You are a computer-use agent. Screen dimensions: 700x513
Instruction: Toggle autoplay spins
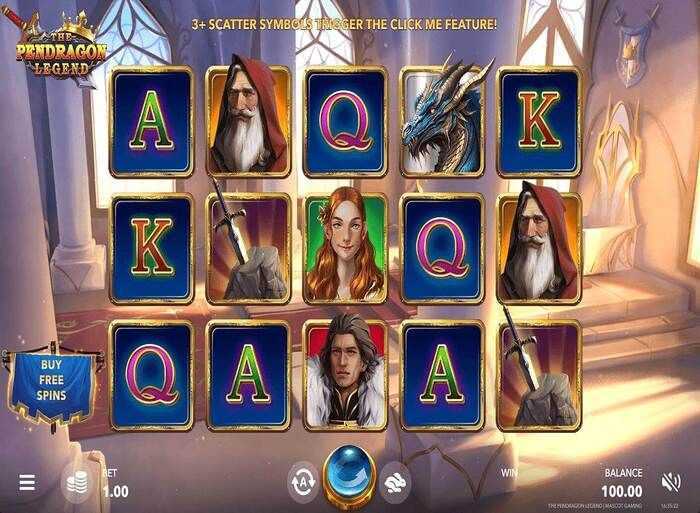tap(303, 479)
